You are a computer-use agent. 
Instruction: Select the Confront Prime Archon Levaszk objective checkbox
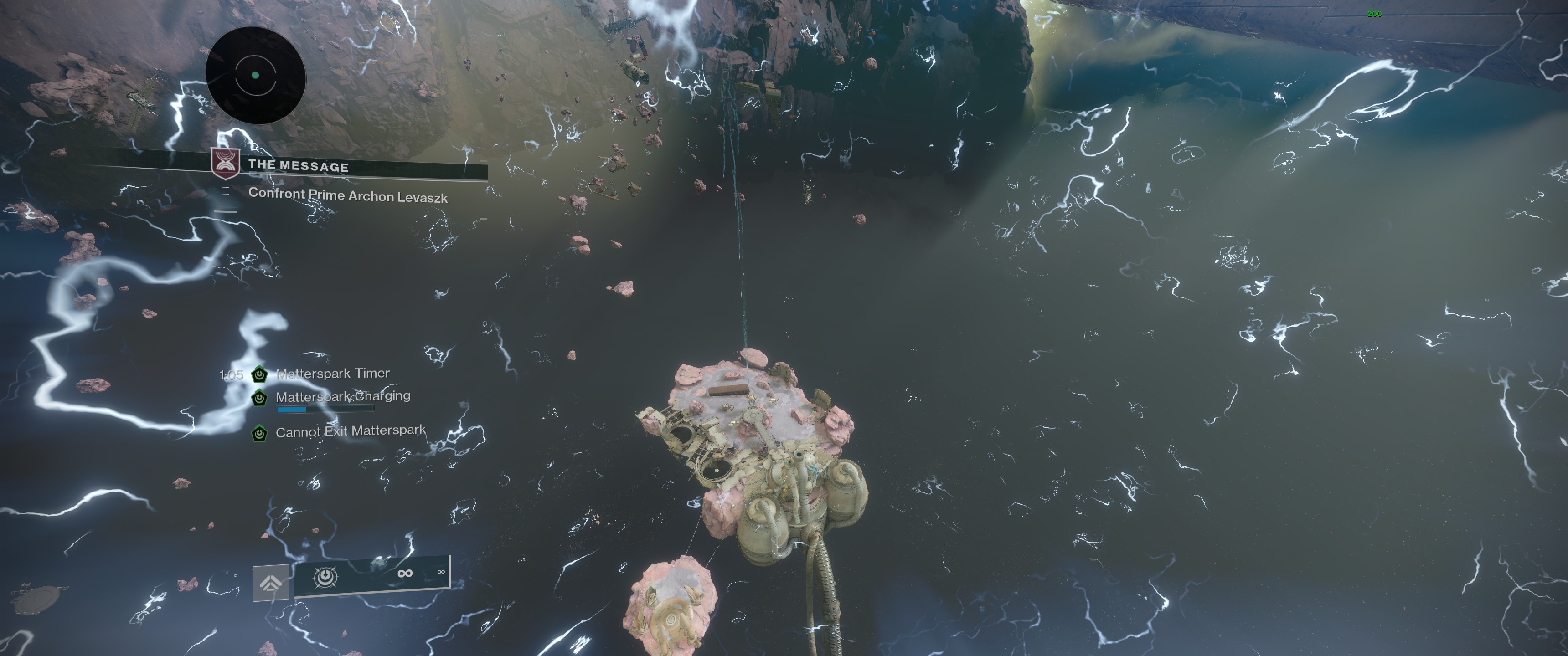tap(225, 191)
